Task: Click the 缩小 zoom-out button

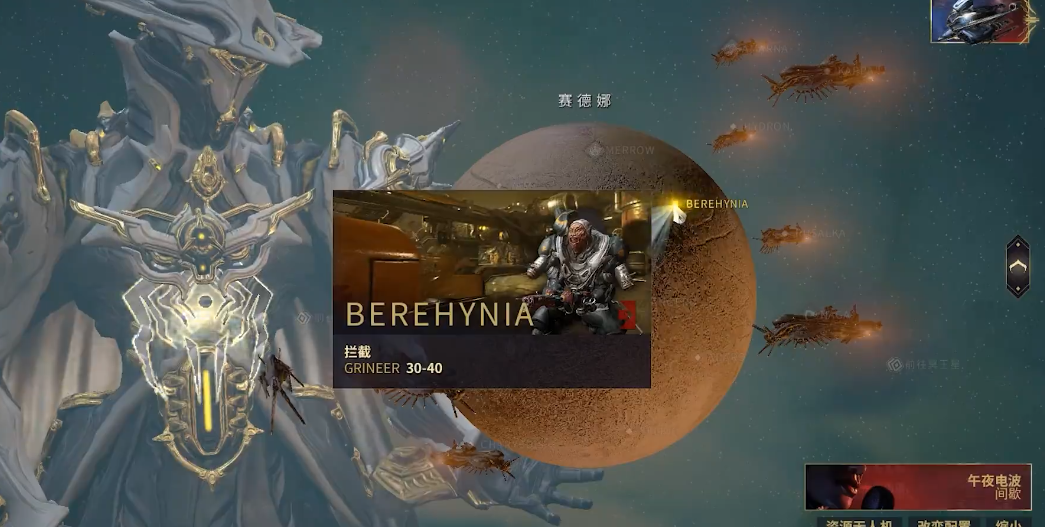Action: coord(1008,522)
